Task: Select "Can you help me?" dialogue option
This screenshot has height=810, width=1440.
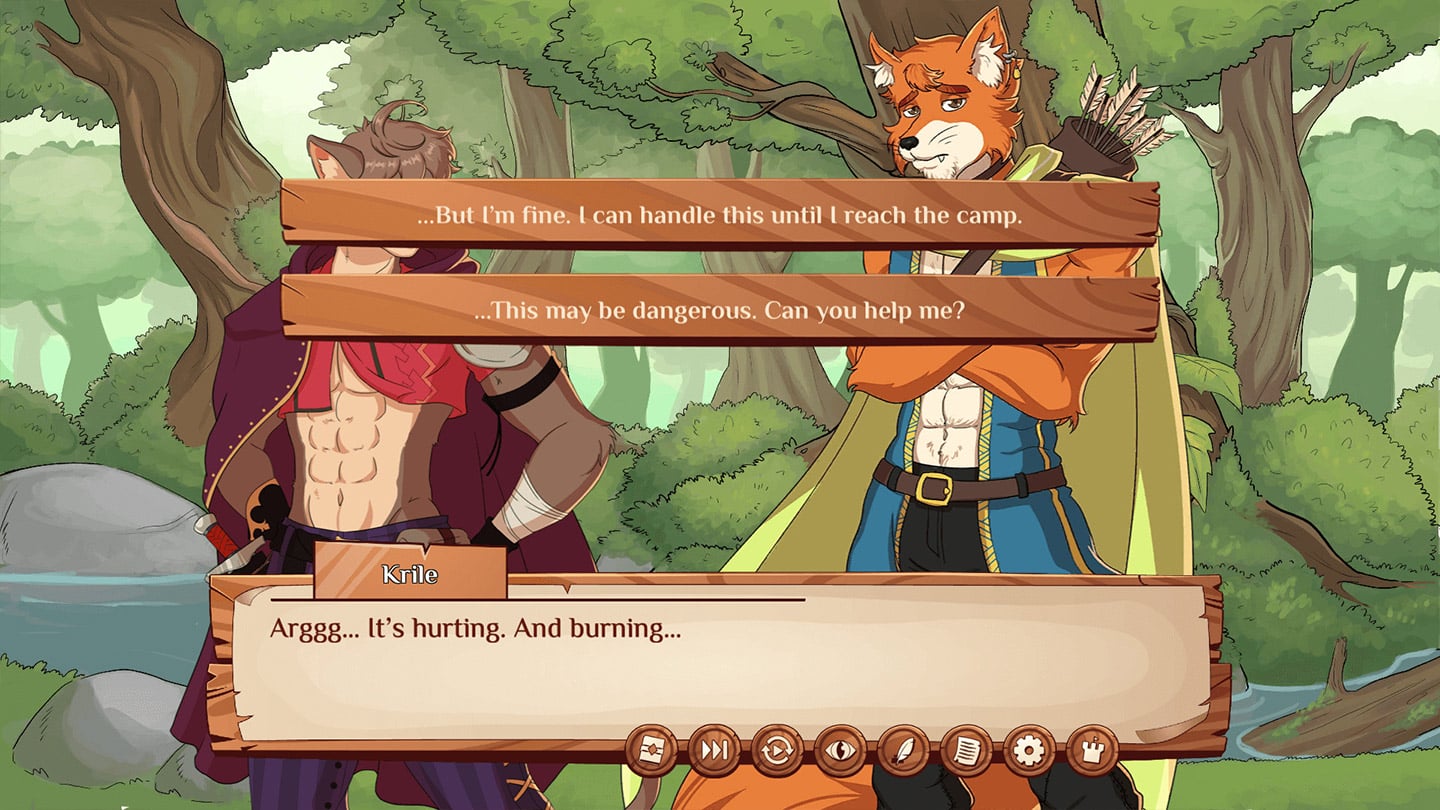Action: pos(719,310)
